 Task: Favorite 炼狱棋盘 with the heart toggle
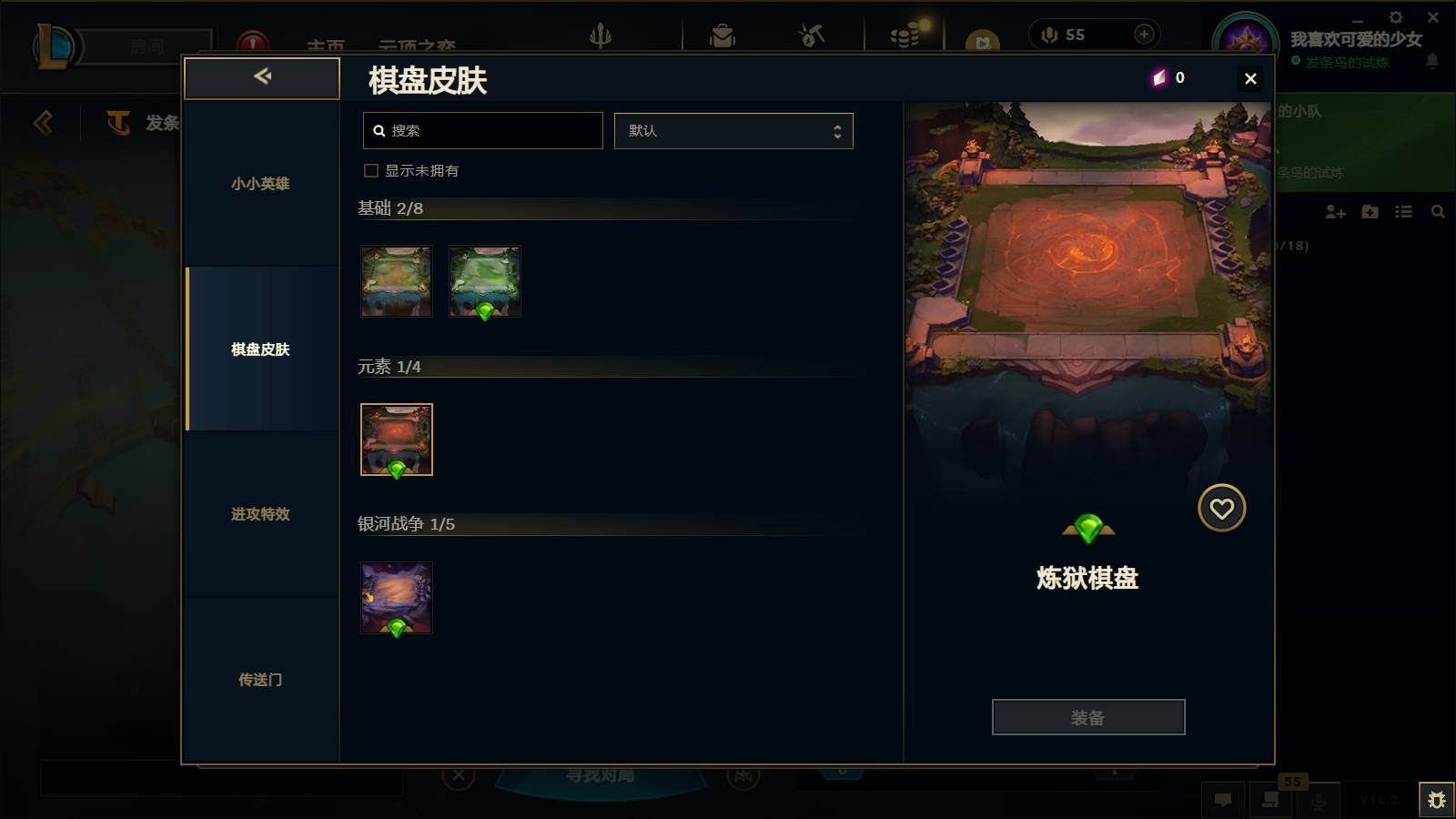click(1222, 508)
